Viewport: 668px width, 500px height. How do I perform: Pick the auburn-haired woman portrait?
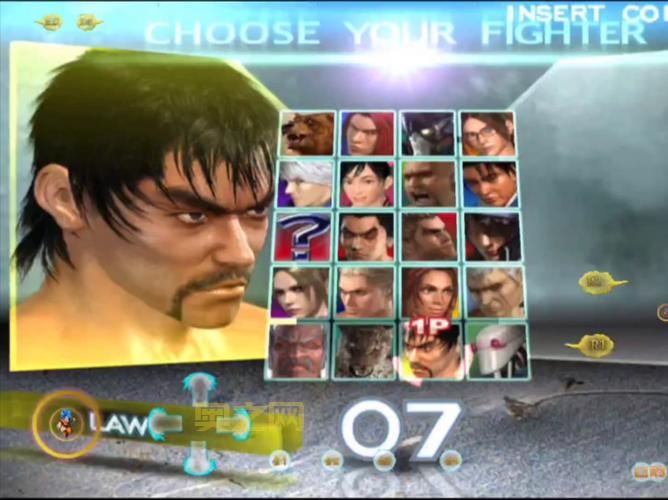click(430, 291)
